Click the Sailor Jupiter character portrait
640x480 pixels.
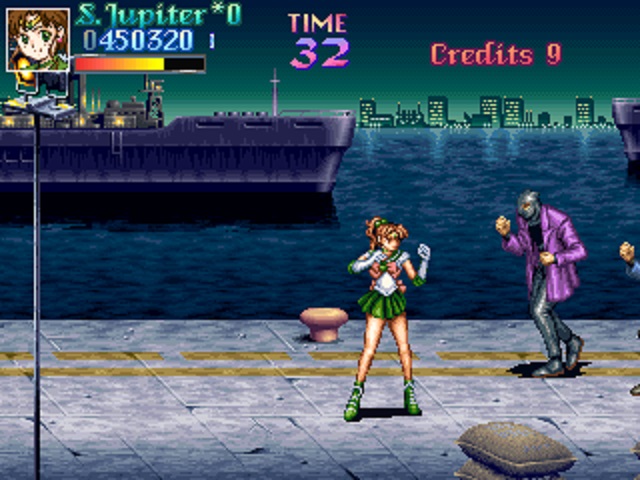pyautogui.click(x=38, y=40)
